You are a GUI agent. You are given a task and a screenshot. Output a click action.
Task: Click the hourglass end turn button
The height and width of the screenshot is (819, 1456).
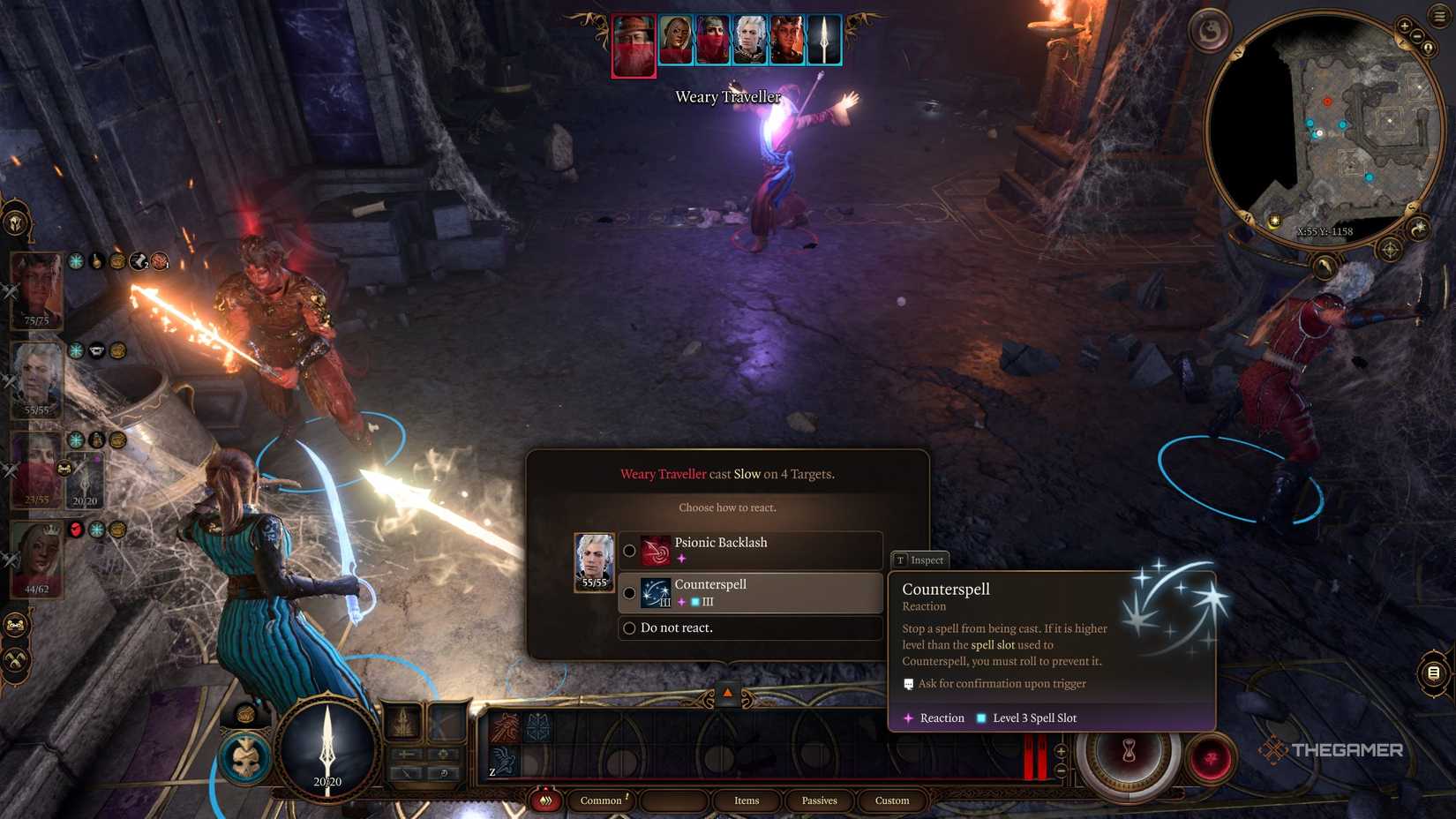(1129, 753)
